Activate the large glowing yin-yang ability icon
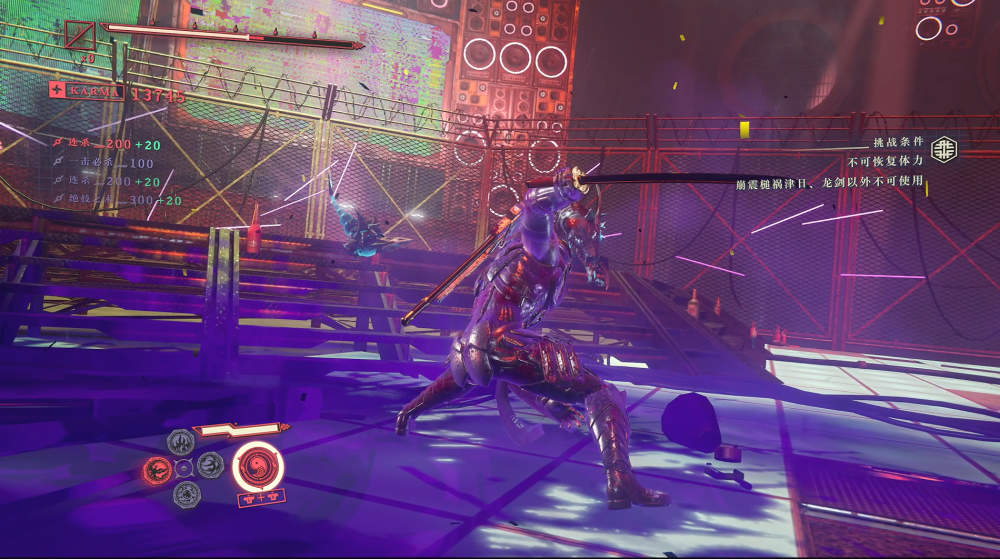The width and height of the screenshot is (1000, 559). click(258, 465)
